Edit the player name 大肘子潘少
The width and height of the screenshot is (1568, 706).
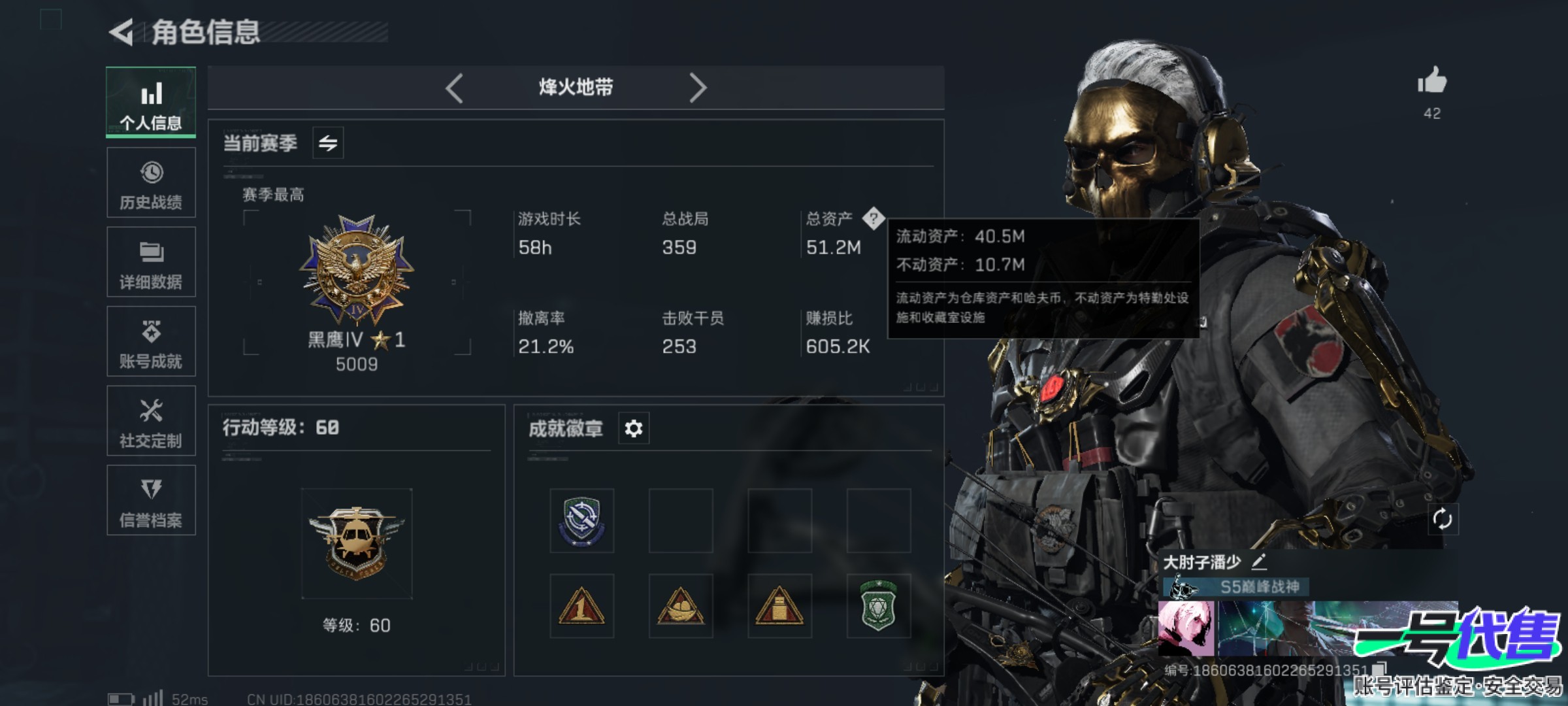click(x=1259, y=562)
